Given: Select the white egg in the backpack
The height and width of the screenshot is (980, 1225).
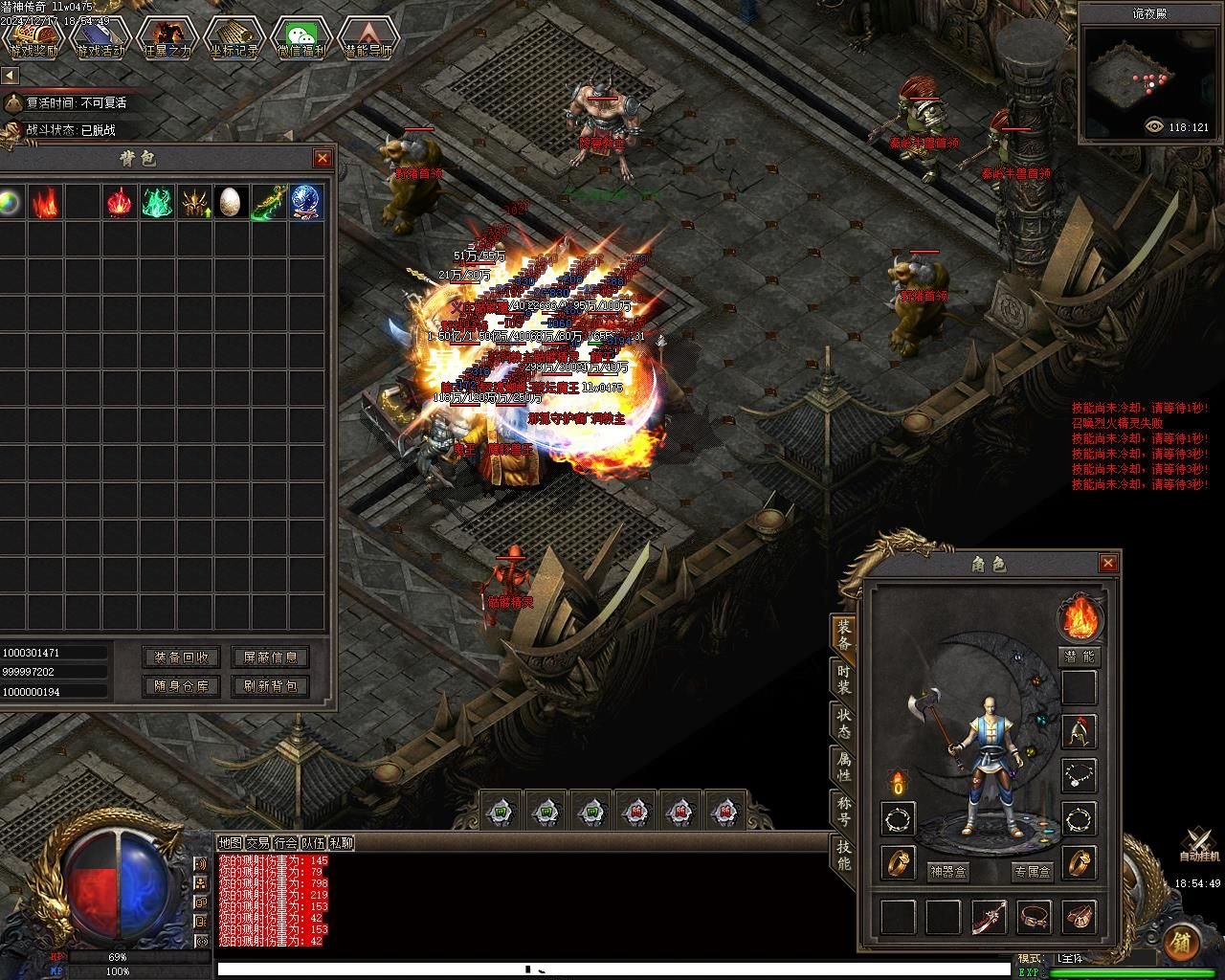Looking at the screenshot, I should click(x=232, y=203).
